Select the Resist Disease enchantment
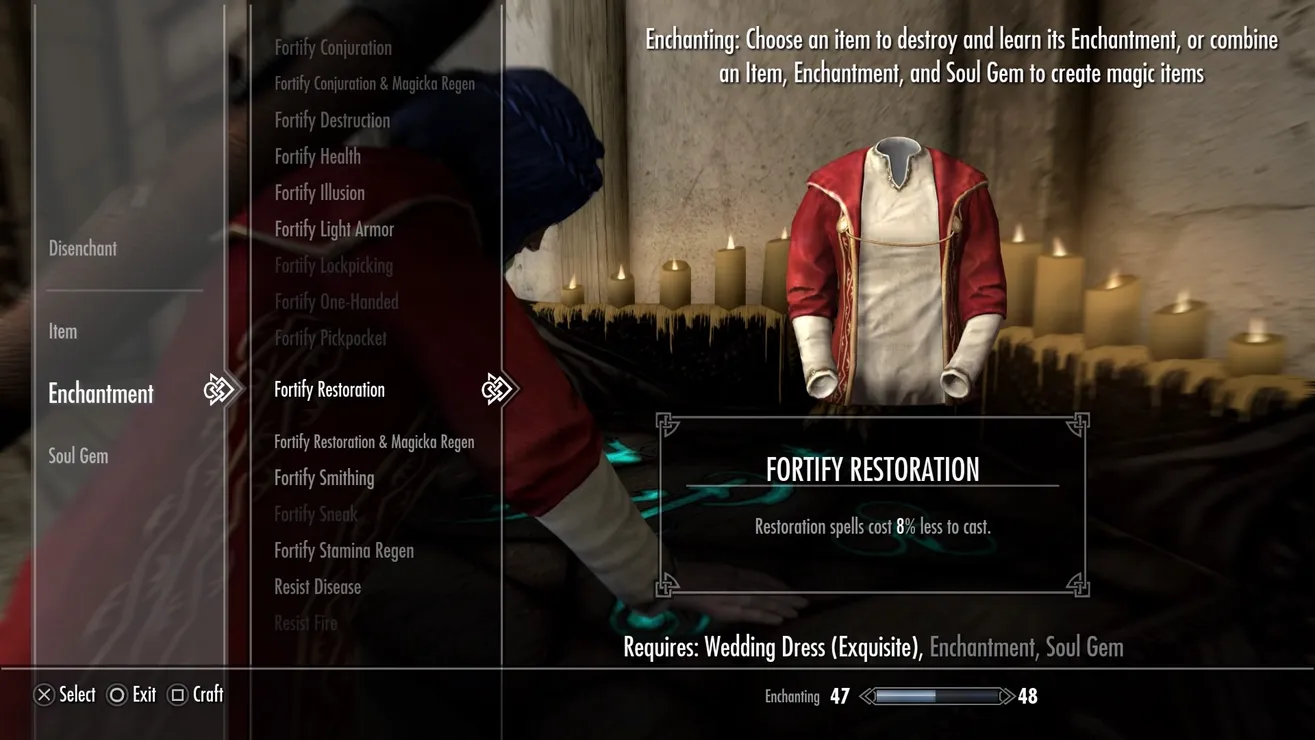The width and height of the screenshot is (1315, 740). [x=317, y=587]
